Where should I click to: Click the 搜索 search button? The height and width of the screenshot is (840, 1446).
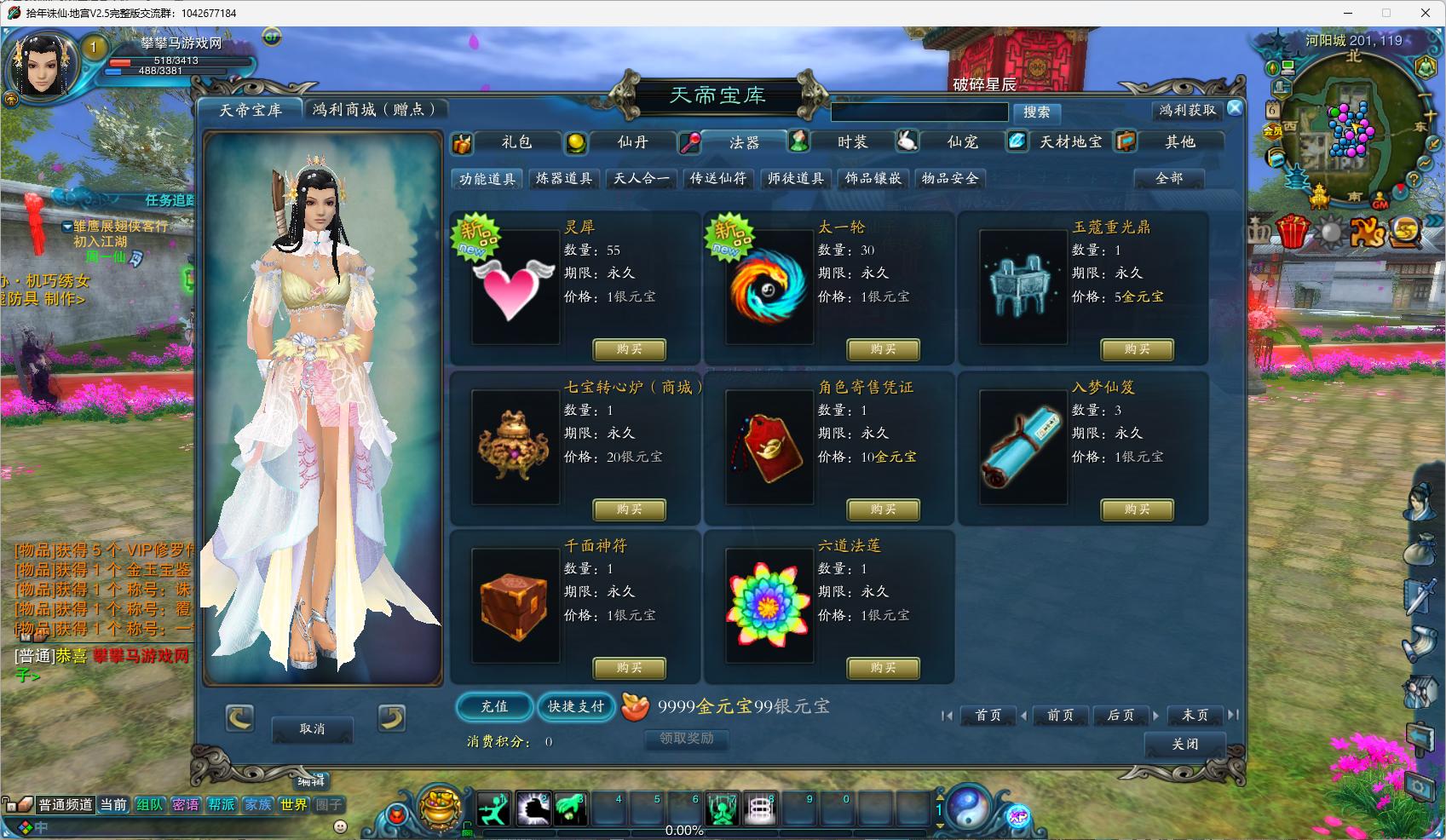point(1036,112)
